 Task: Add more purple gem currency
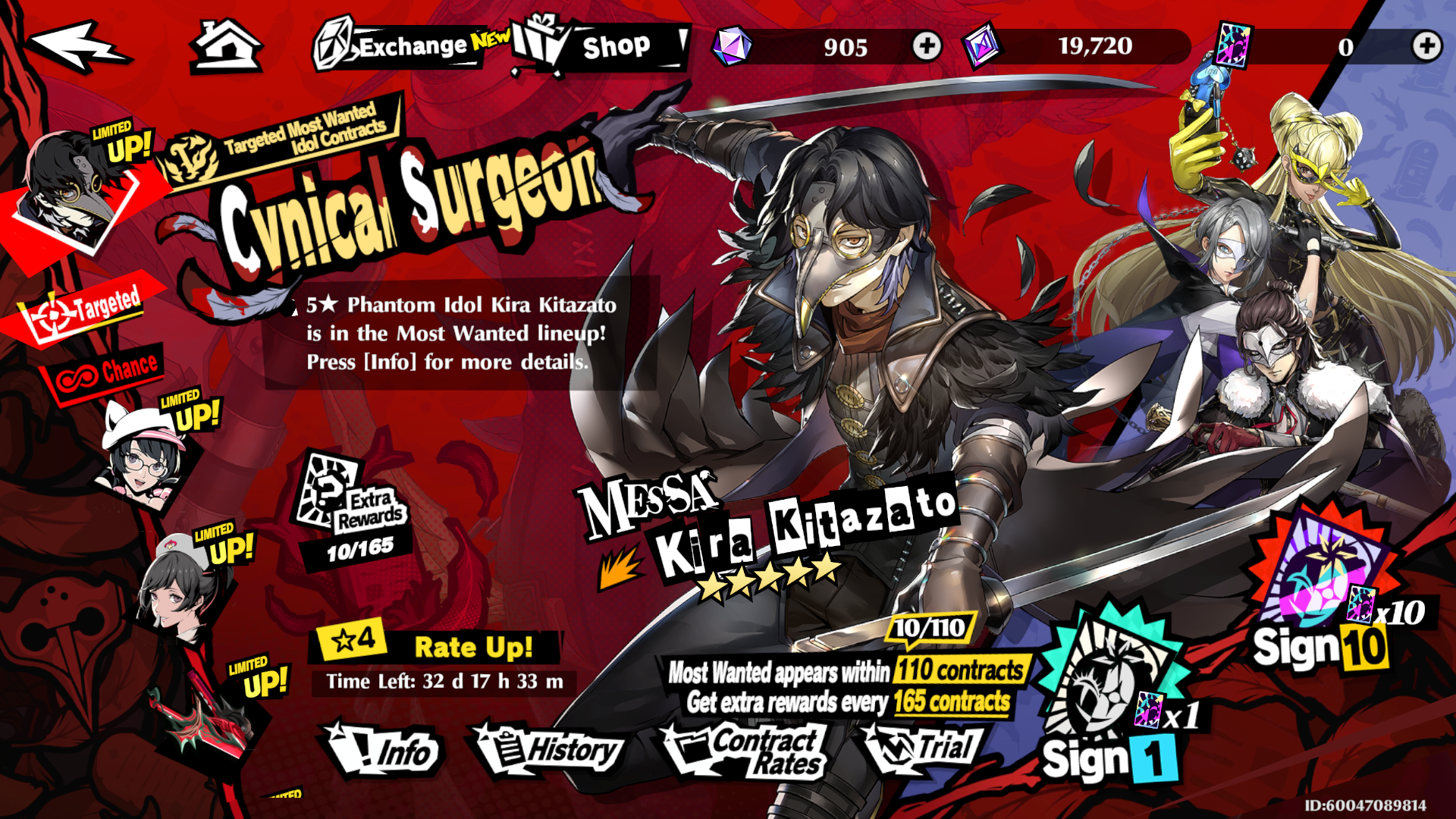click(x=926, y=46)
